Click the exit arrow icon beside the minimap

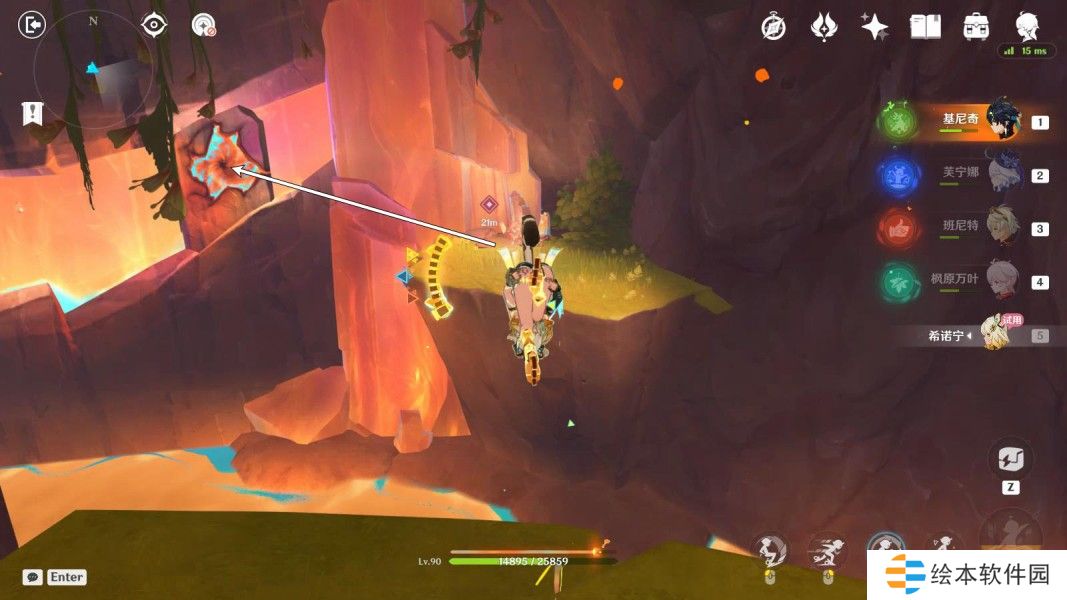(x=33, y=24)
